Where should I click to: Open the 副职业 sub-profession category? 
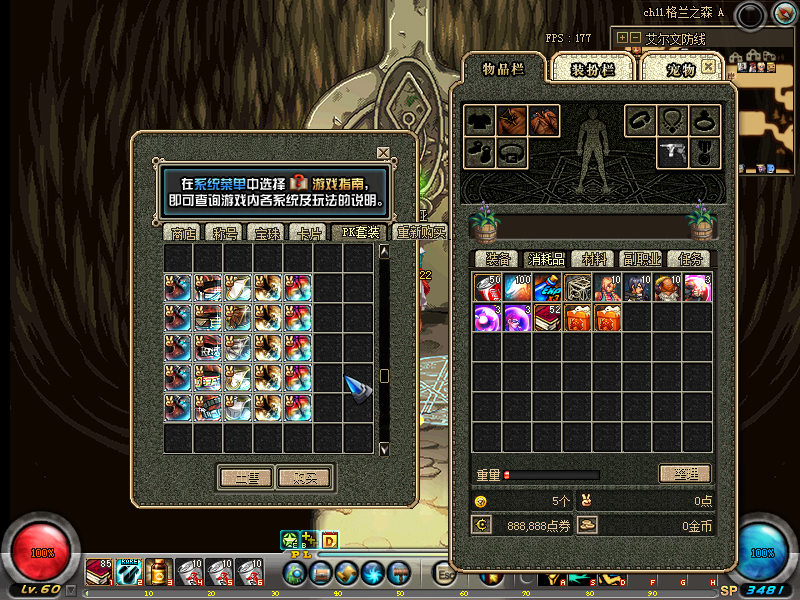click(641, 259)
